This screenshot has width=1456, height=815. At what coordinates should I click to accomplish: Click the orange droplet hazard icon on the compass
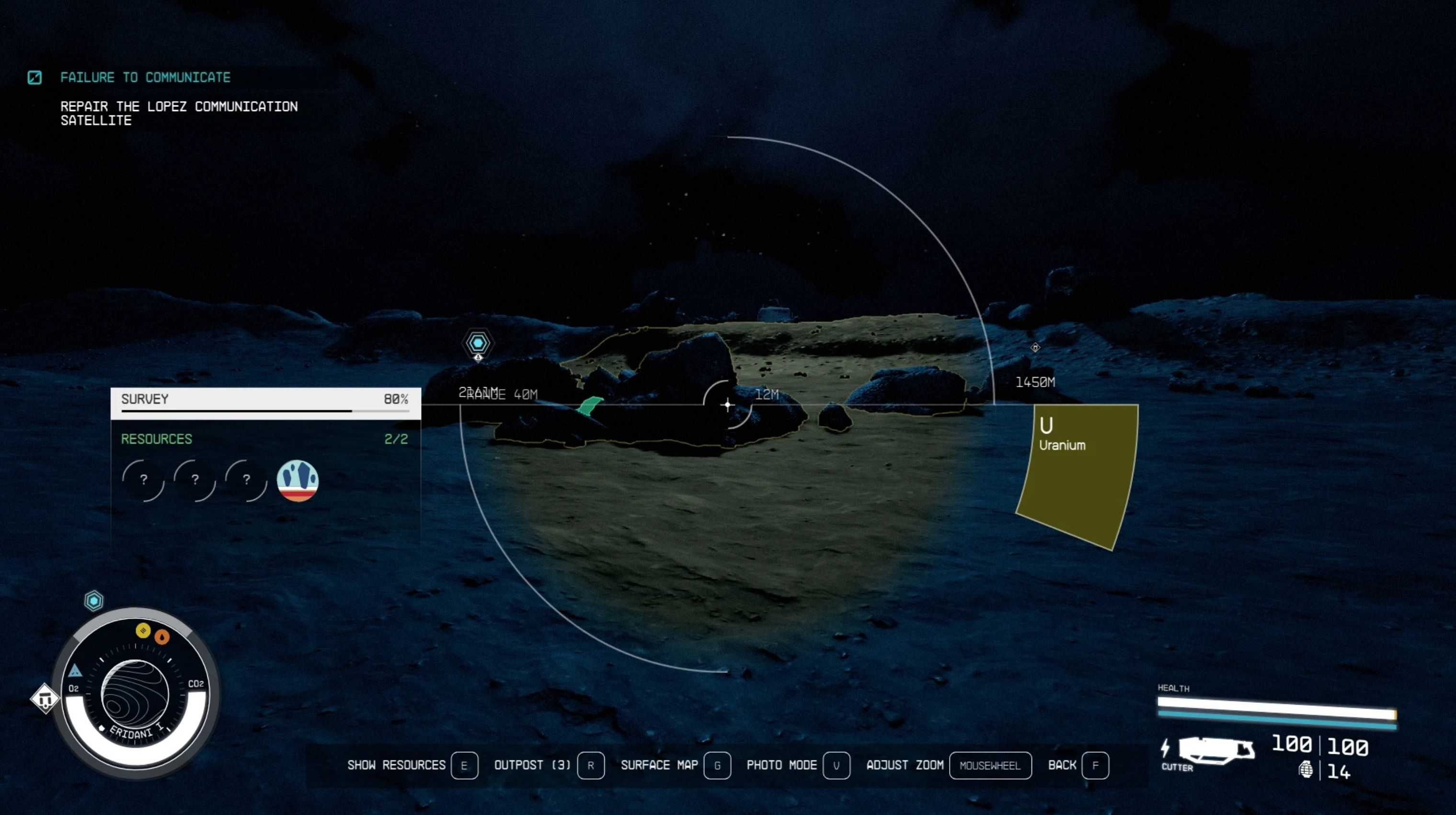[x=162, y=637]
